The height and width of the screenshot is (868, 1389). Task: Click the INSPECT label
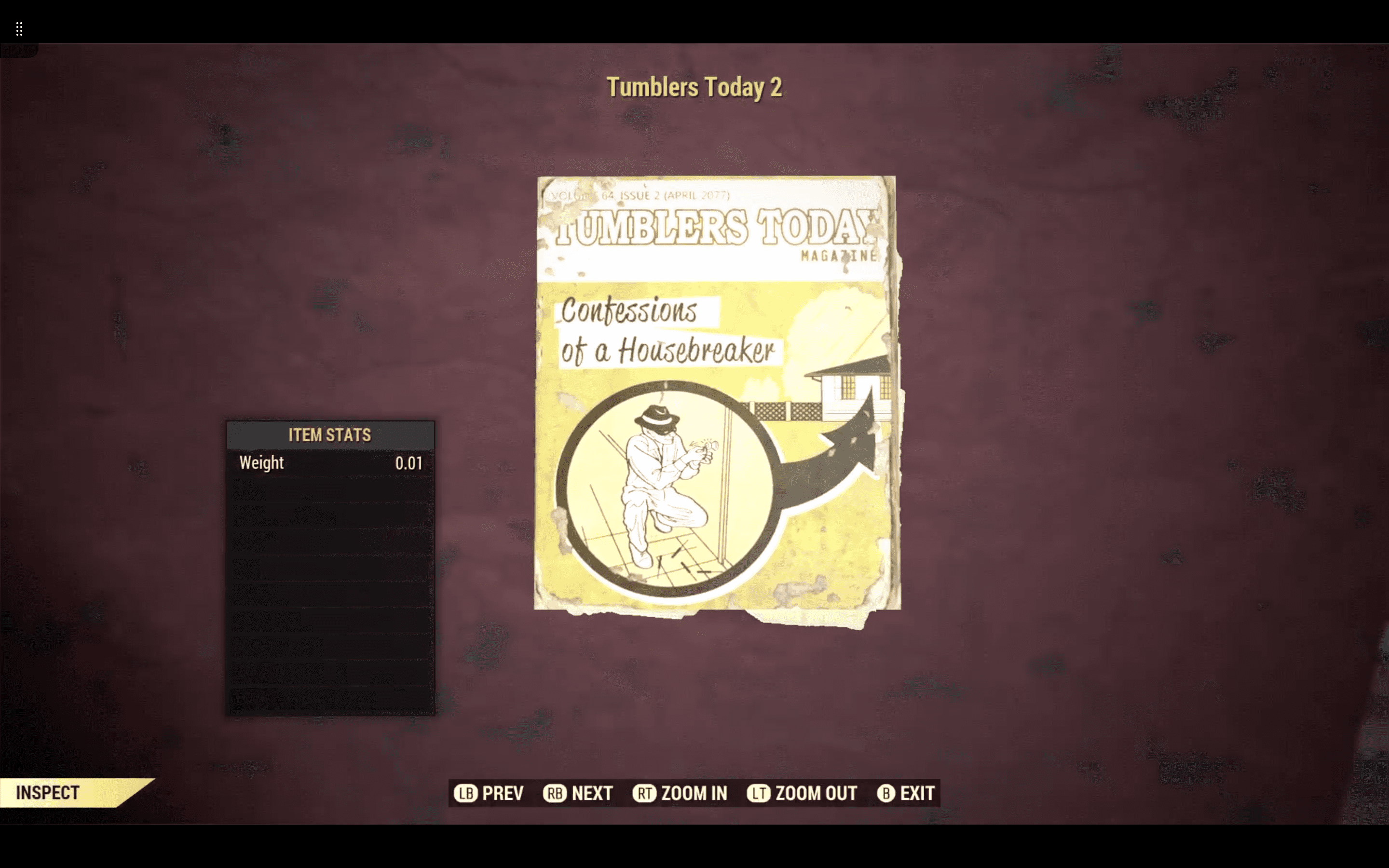click(48, 792)
